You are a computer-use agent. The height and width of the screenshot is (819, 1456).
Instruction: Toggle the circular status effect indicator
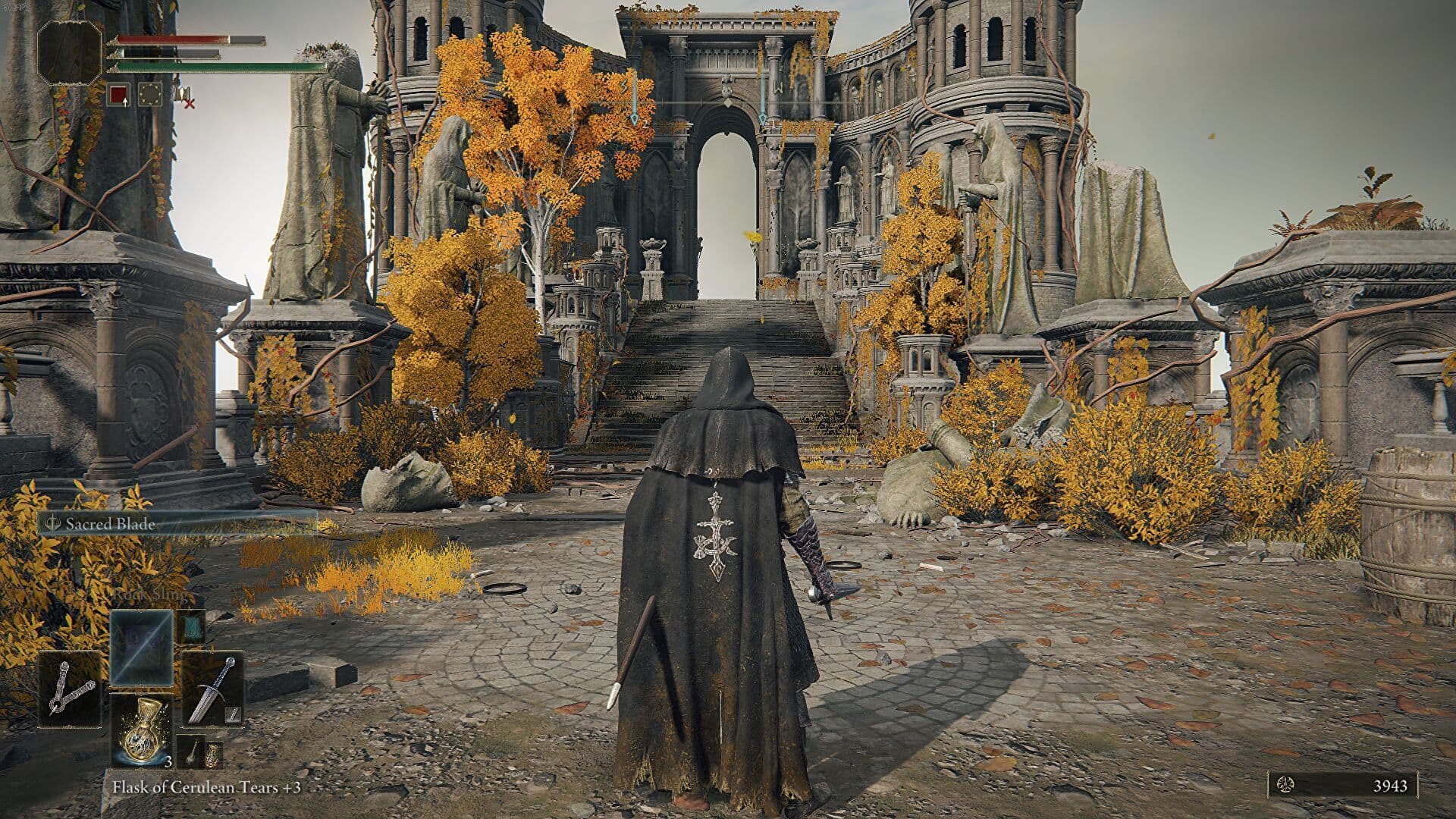(150, 95)
